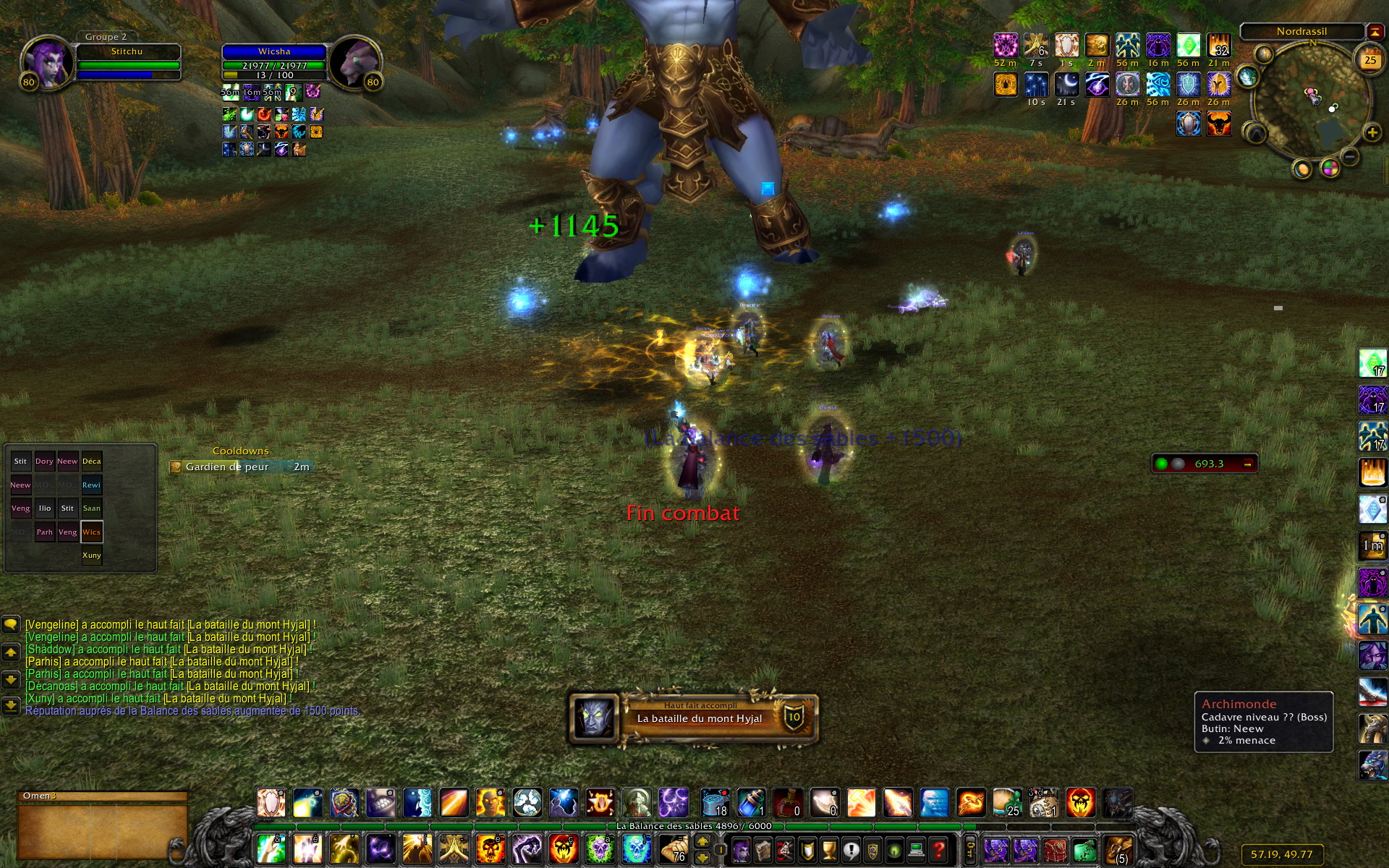Collapse the Nordrassil minimap header arrow
Screen dimensions: 1389x868
tap(1375, 31)
